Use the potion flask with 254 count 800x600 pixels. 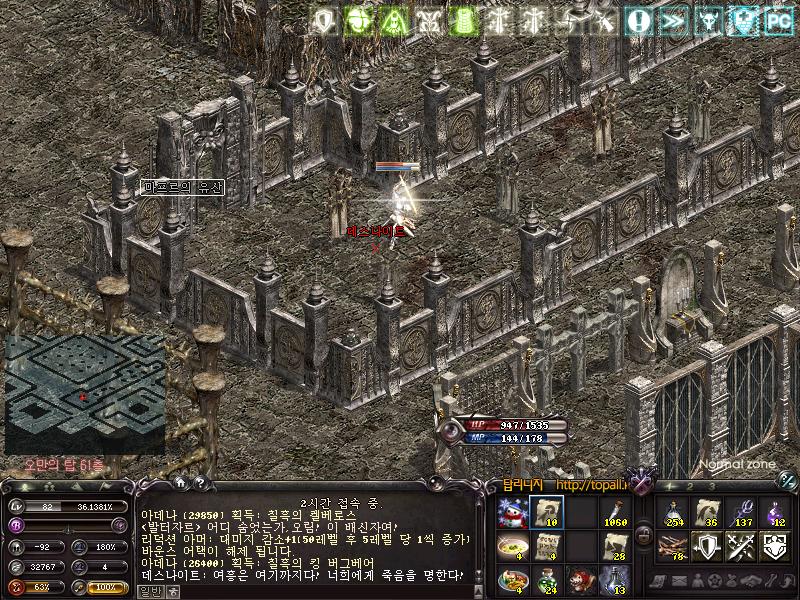[673, 513]
